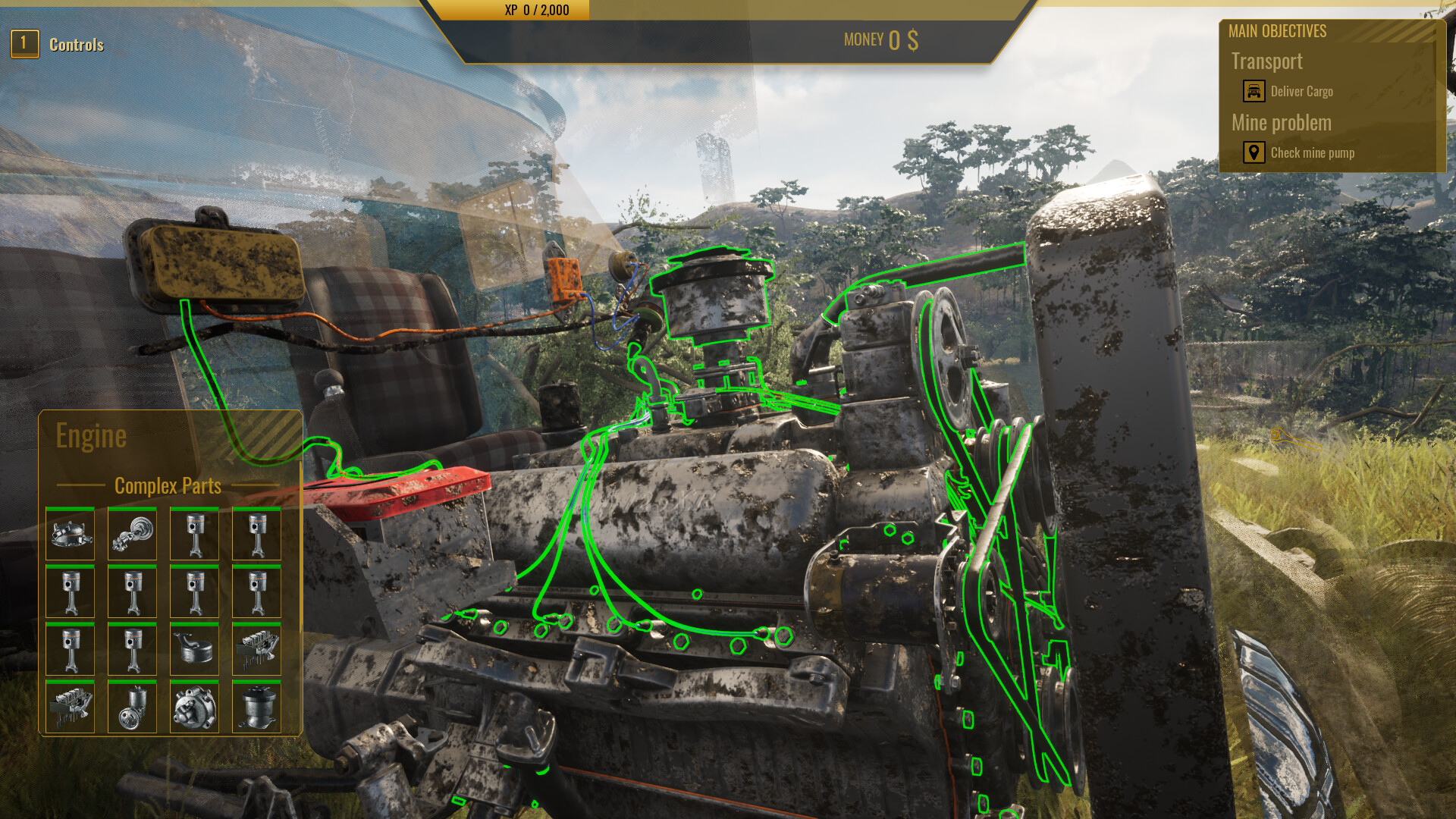Expand the Complex Parts section header
This screenshot has height=819, width=1456.
(x=168, y=486)
